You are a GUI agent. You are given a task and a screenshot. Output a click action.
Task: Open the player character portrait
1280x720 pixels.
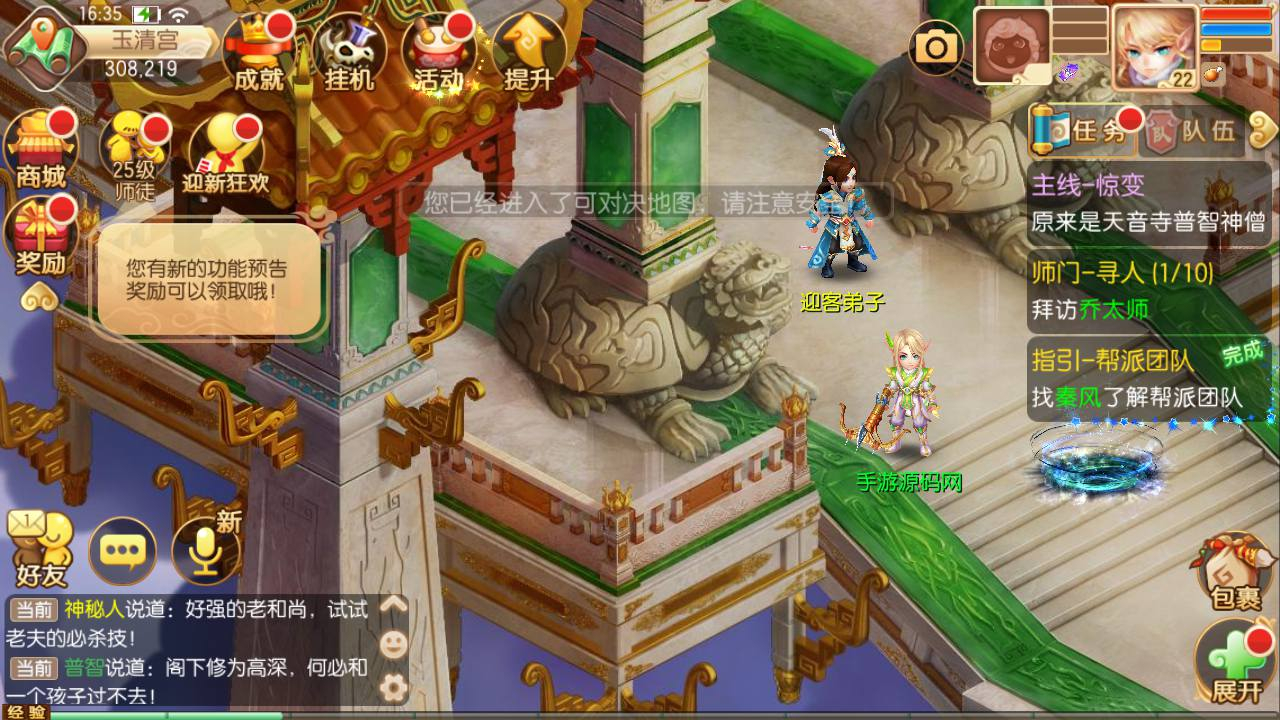coord(1153,45)
